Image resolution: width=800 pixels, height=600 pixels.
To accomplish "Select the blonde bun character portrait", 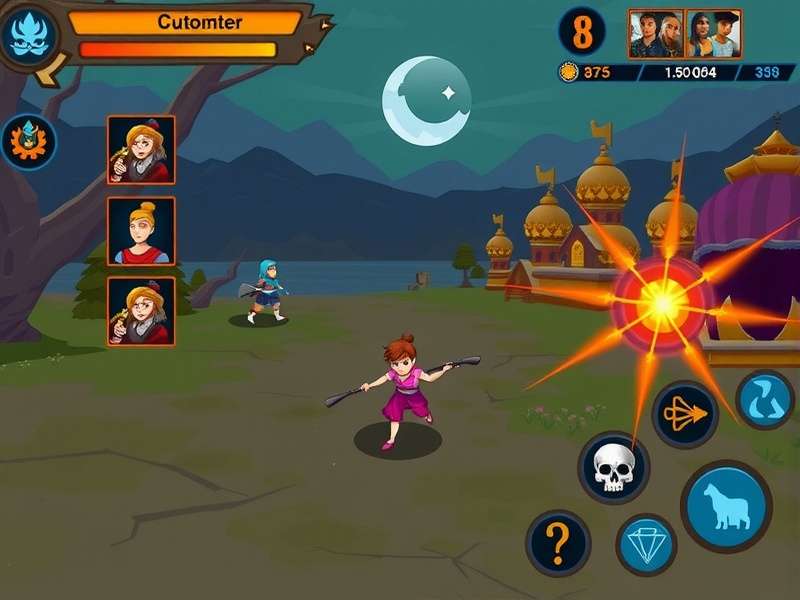I will pyautogui.click(x=141, y=231).
